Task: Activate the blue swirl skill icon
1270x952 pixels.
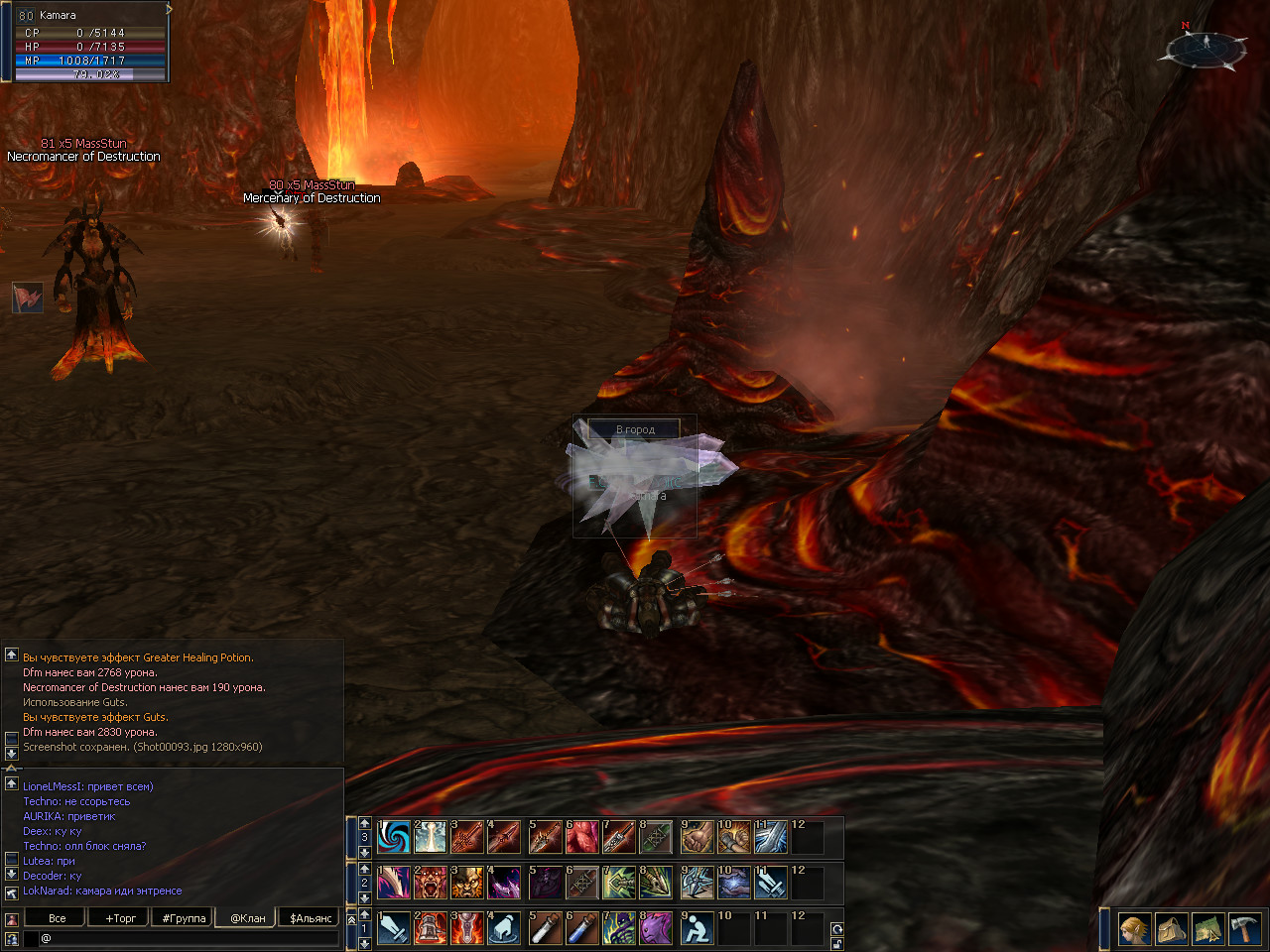Action: click(x=394, y=837)
